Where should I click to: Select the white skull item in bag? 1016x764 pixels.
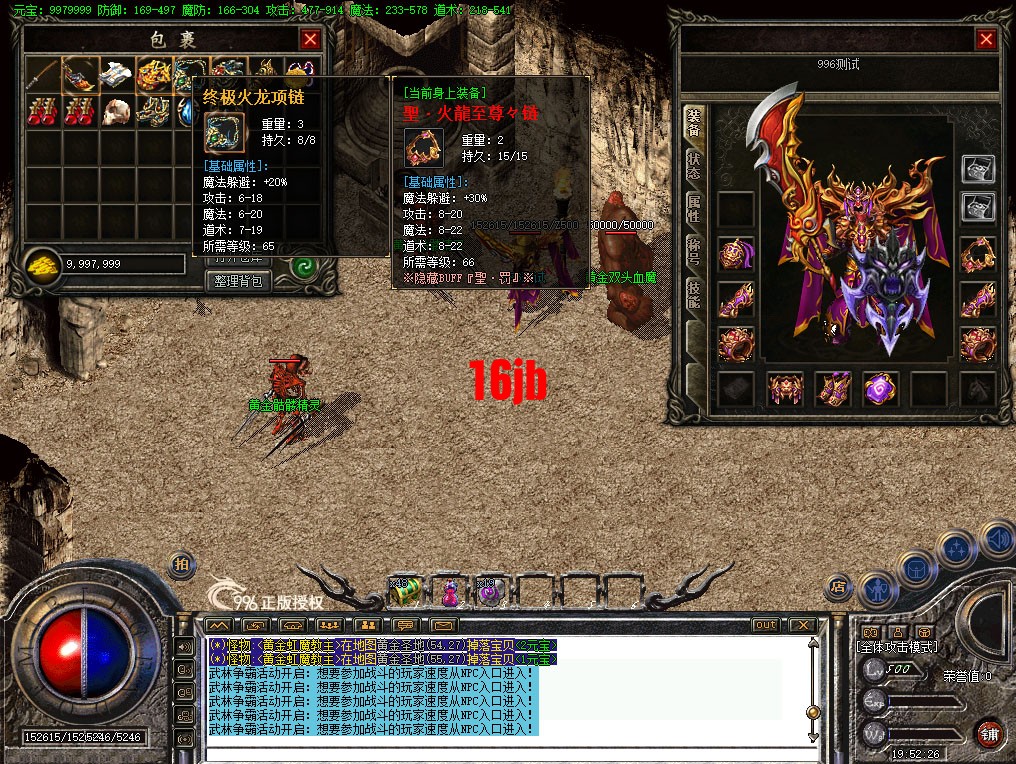click(118, 109)
